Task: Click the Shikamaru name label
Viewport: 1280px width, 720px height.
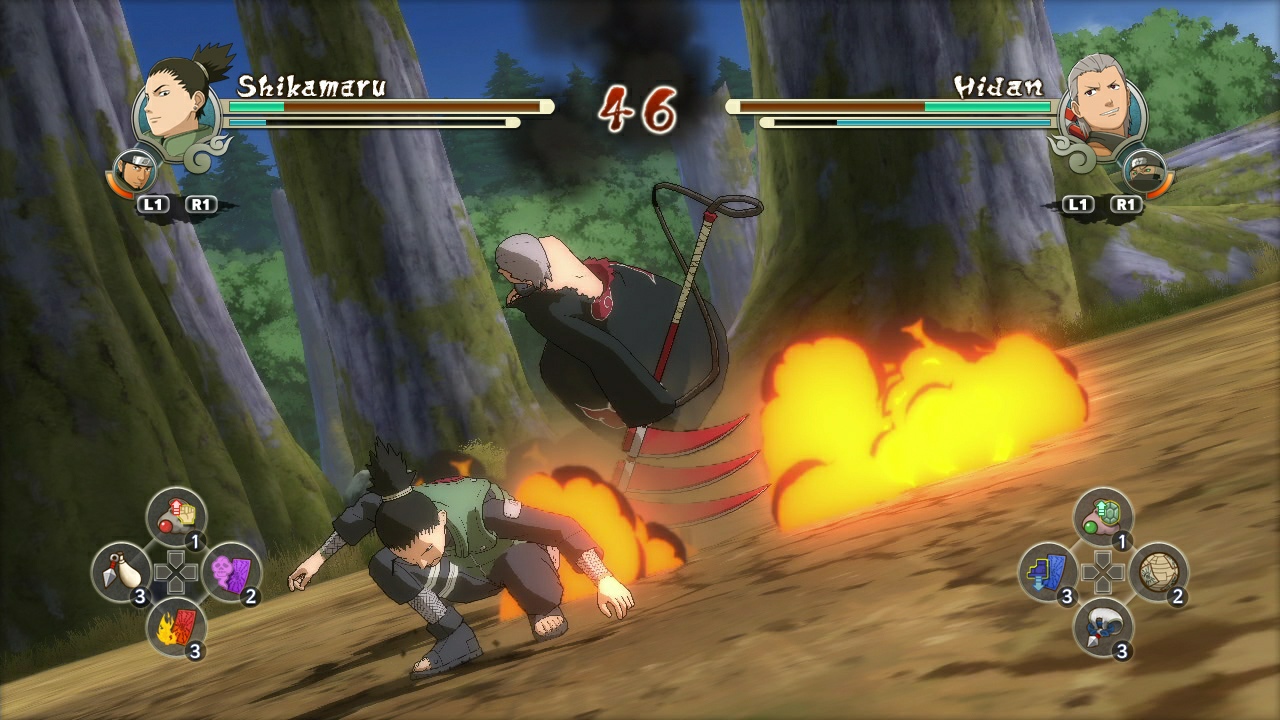Action: point(310,85)
